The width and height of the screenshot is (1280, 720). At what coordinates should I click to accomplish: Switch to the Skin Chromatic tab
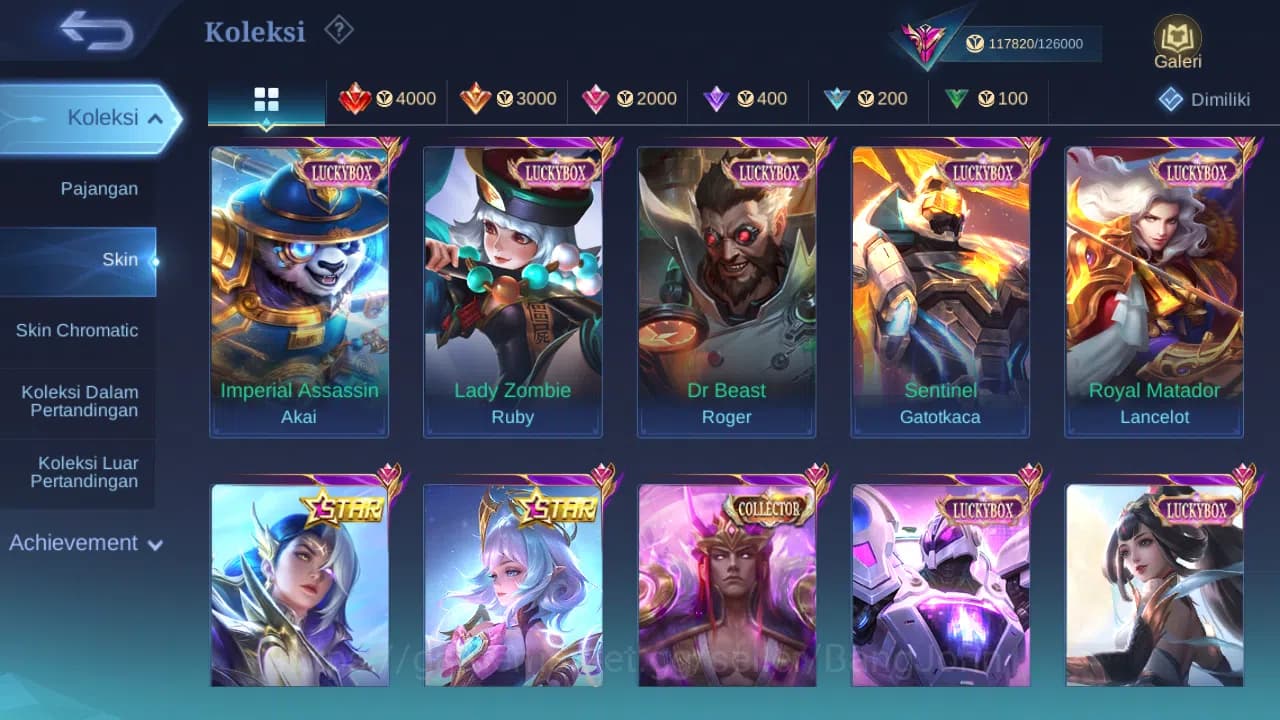tap(79, 330)
